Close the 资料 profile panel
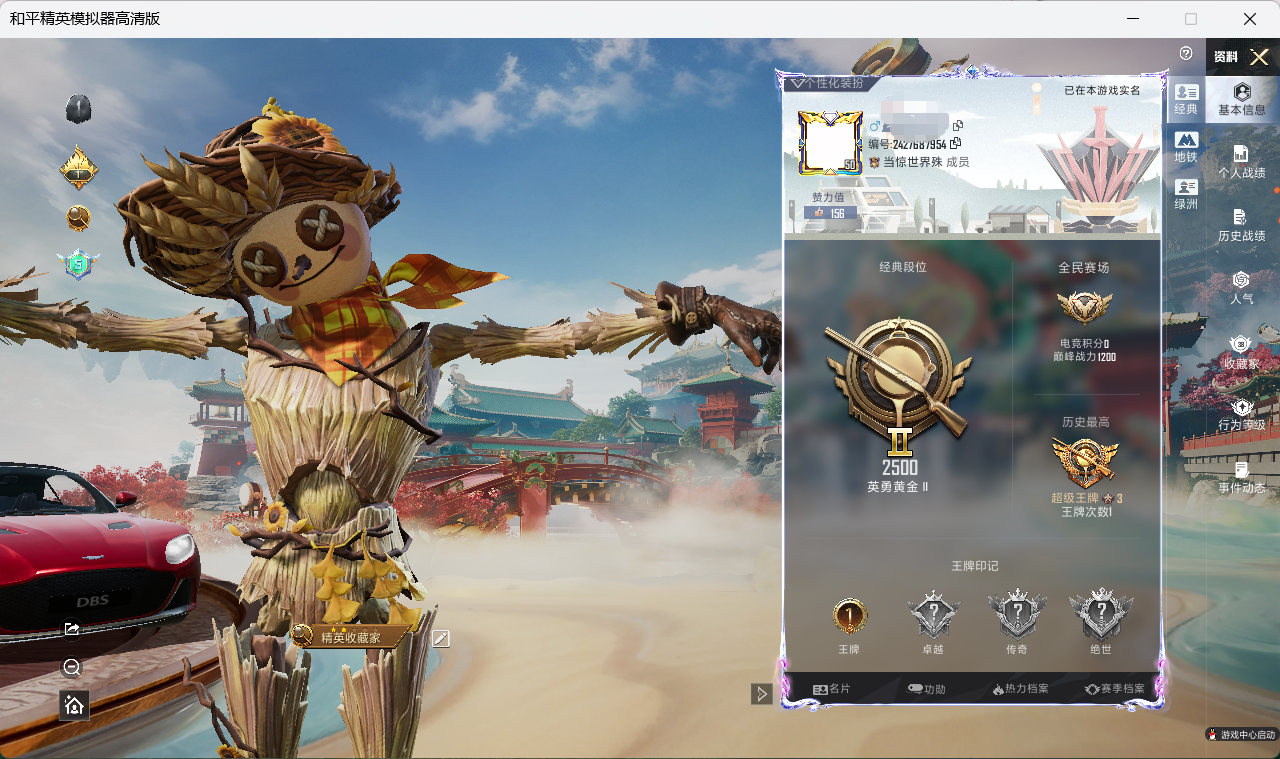Viewport: 1280px width, 759px height. pyautogui.click(x=1259, y=57)
